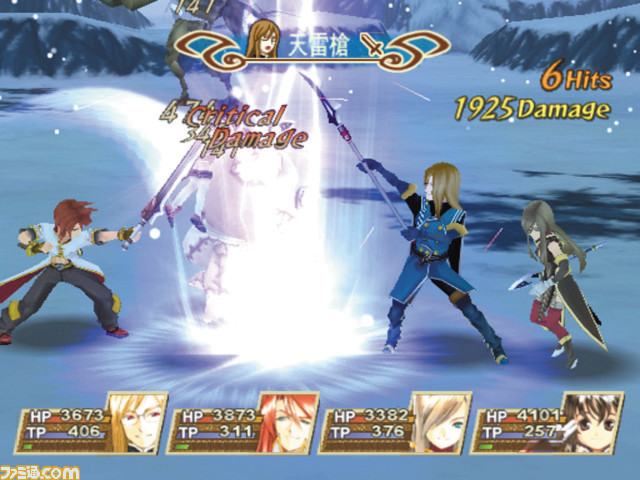Pick the party member portrait with HP 3382
Viewport: 640px width, 480px height.
tap(439, 422)
